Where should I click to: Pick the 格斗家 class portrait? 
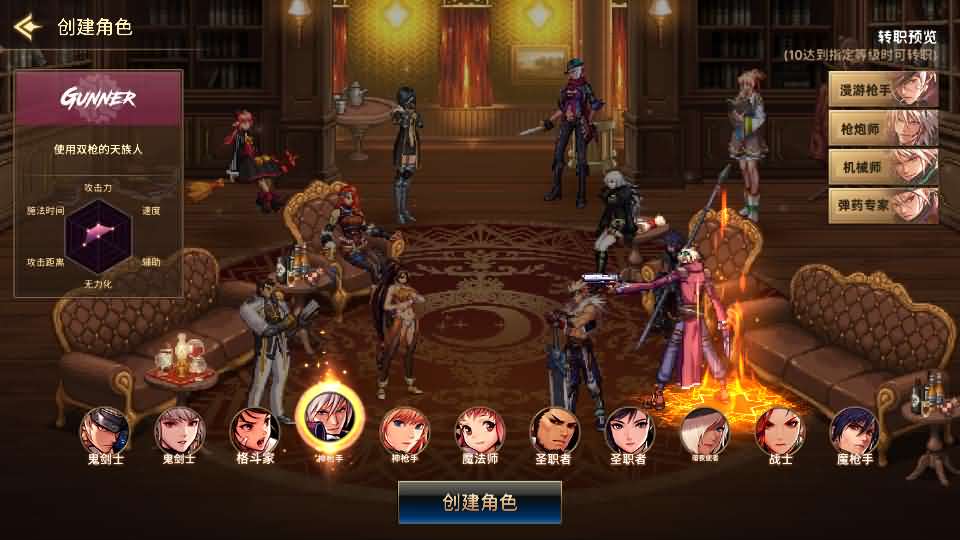click(255, 431)
